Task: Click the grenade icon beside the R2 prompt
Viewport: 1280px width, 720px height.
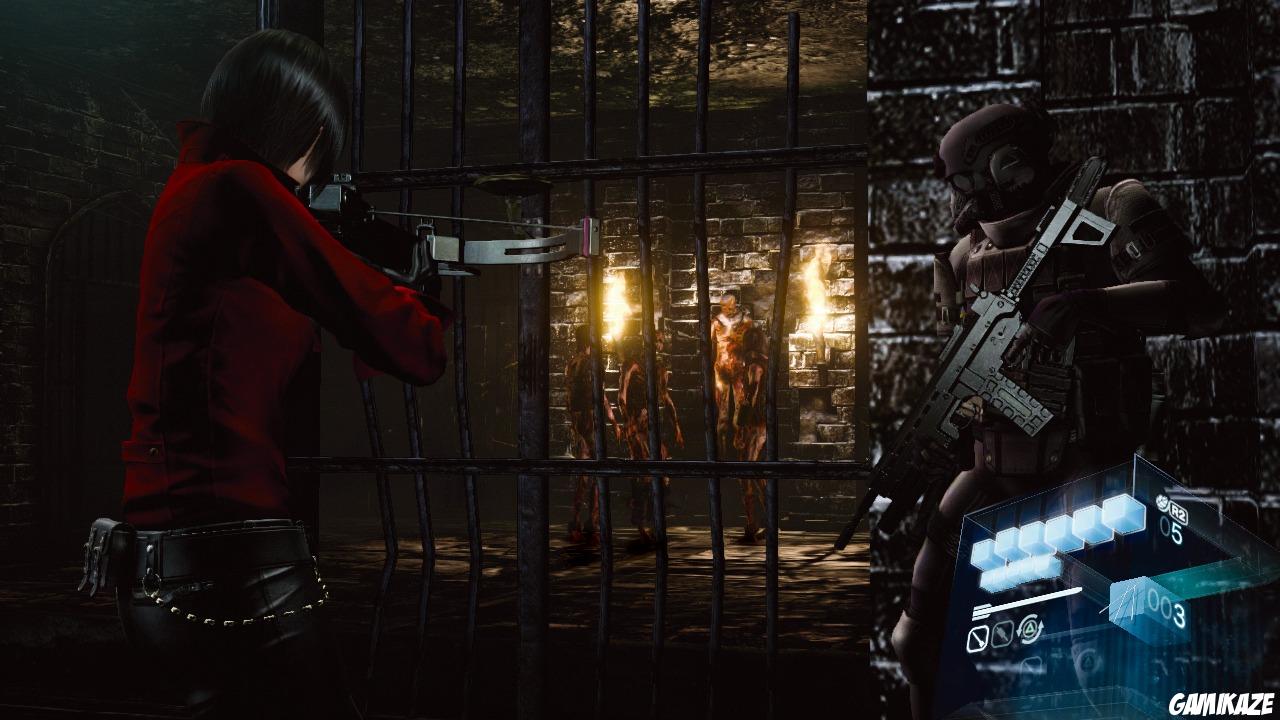Action: point(1163,502)
